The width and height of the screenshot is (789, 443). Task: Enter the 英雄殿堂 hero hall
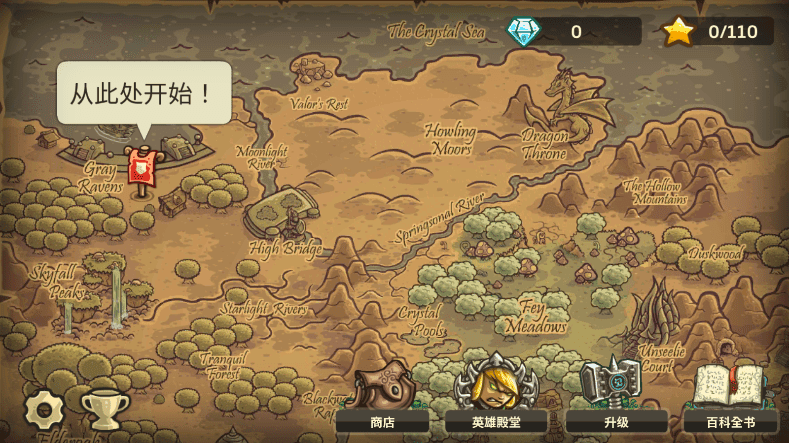click(495, 400)
